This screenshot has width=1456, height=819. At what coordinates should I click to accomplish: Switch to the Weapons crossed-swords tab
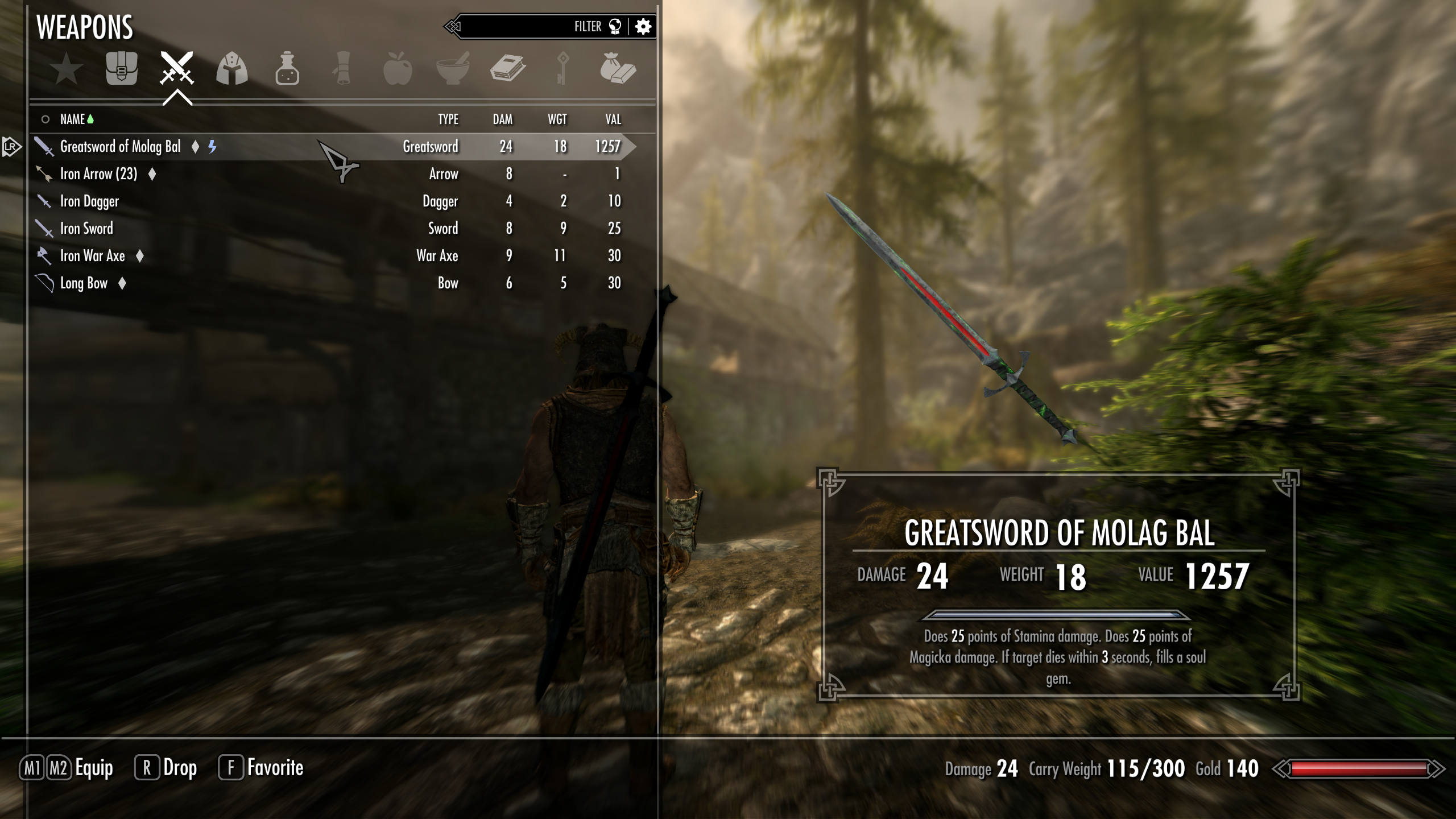pyautogui.click(x=176, y=68)
